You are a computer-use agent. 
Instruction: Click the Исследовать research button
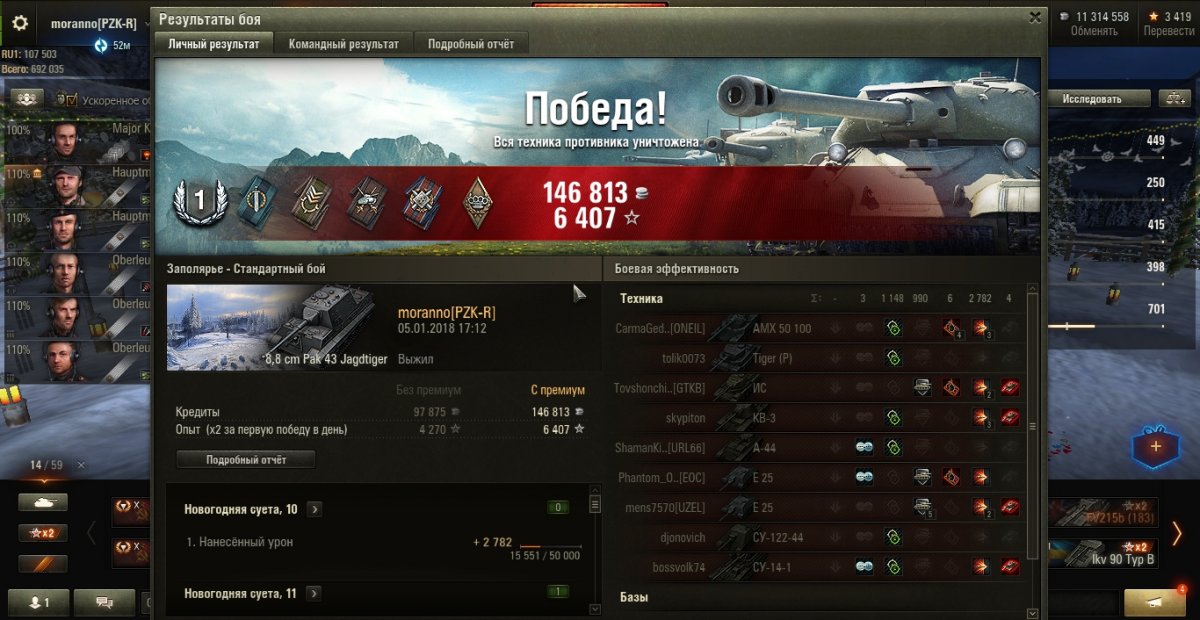[1091, 99]
